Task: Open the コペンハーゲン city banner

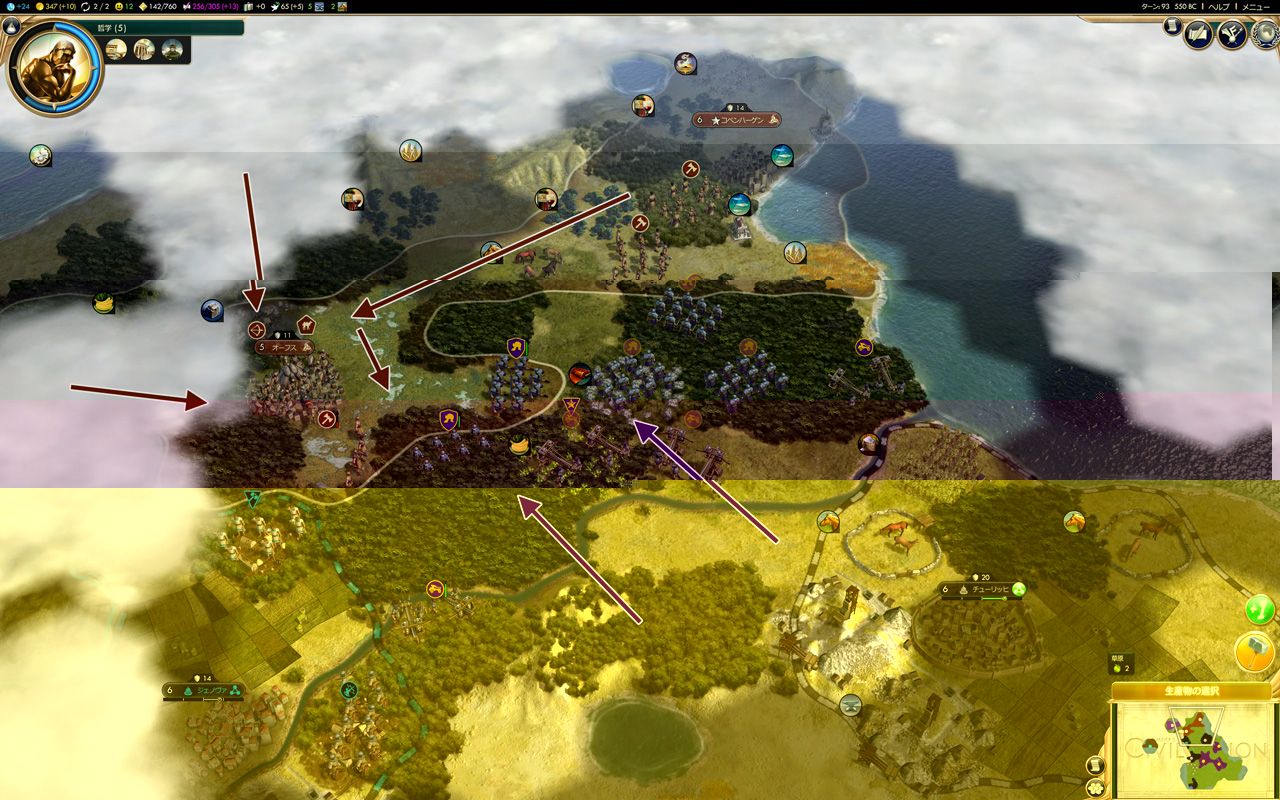Action: 737,120
